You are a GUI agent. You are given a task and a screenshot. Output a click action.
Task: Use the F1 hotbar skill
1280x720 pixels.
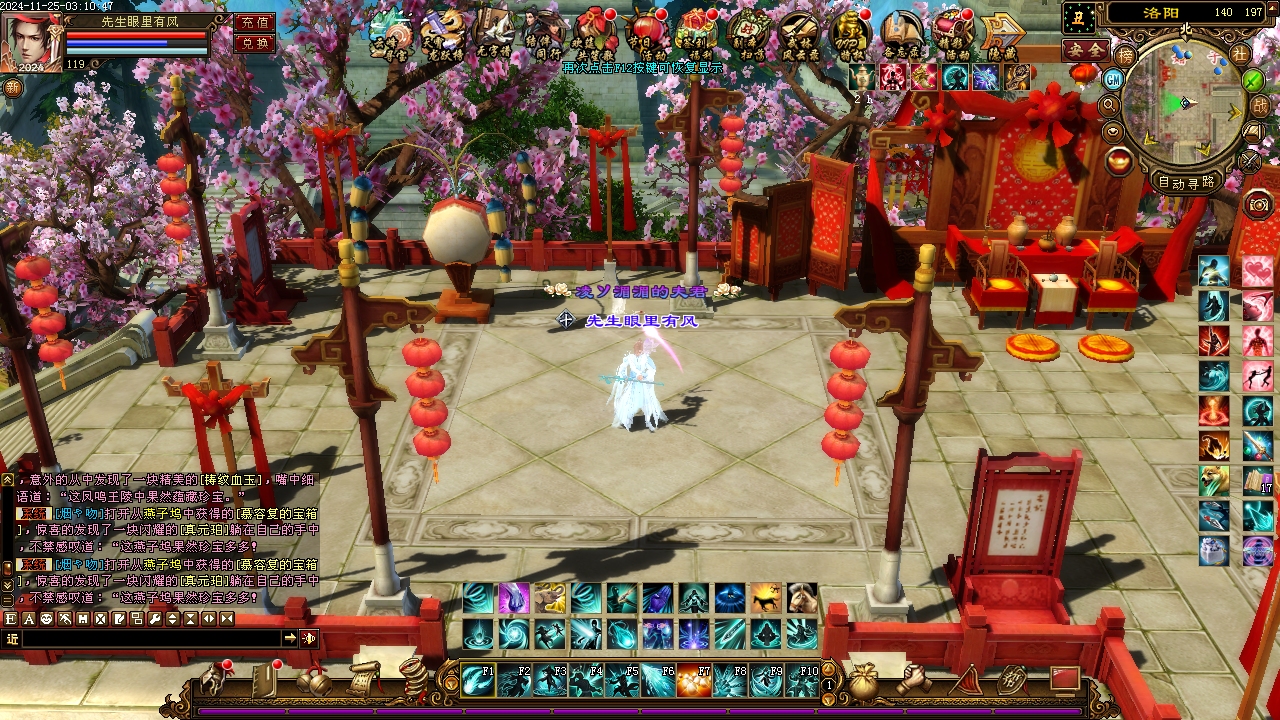coord(478,681)
